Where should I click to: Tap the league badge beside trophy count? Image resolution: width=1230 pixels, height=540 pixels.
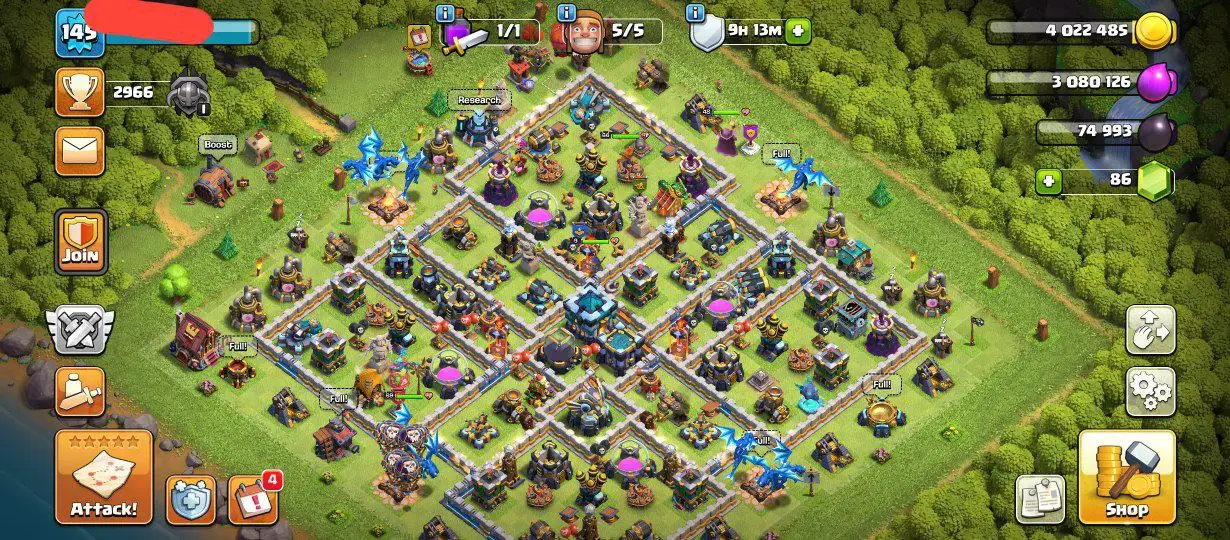click(187, 94)
